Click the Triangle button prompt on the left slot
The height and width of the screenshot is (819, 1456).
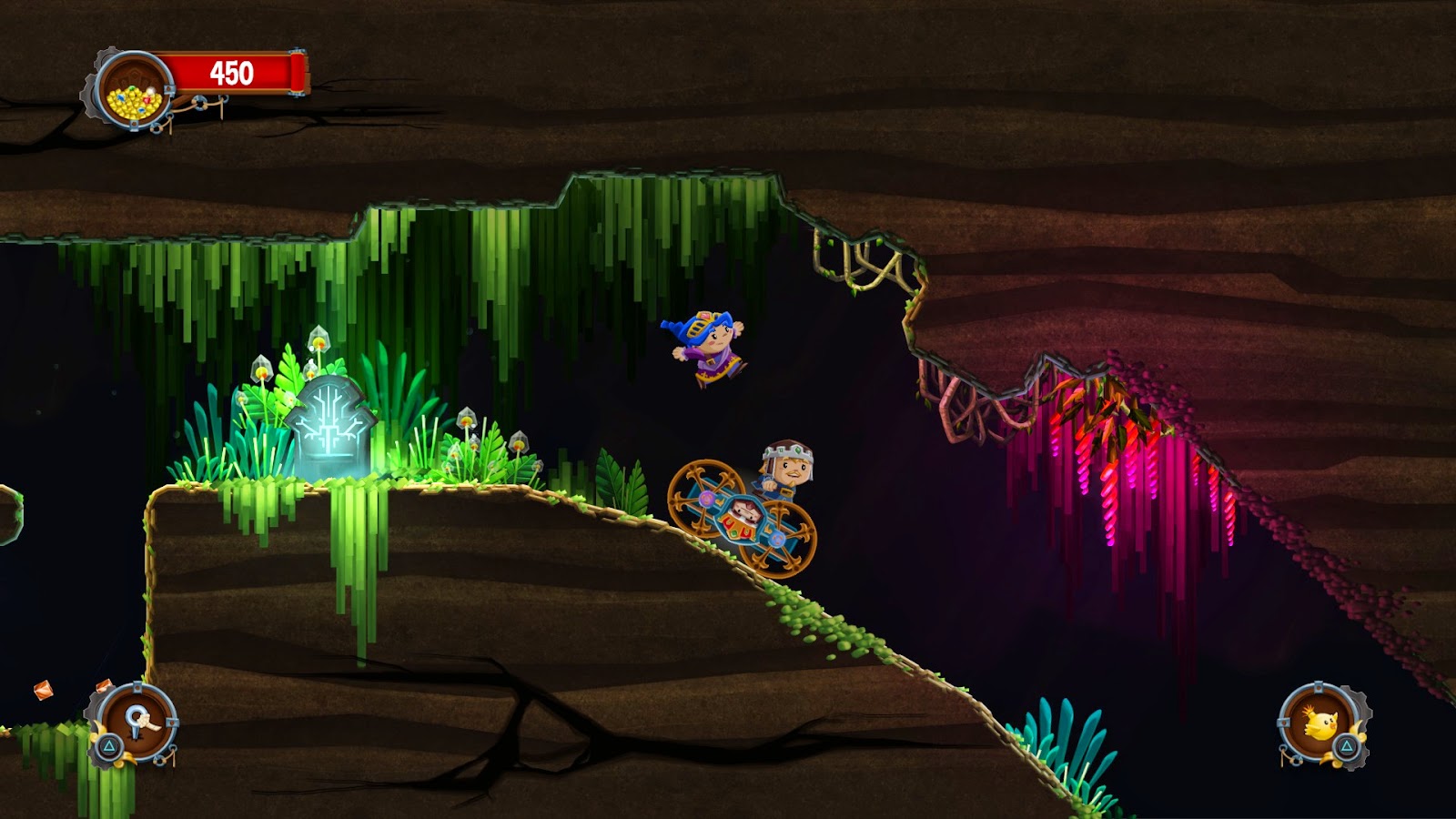point(108,745)
